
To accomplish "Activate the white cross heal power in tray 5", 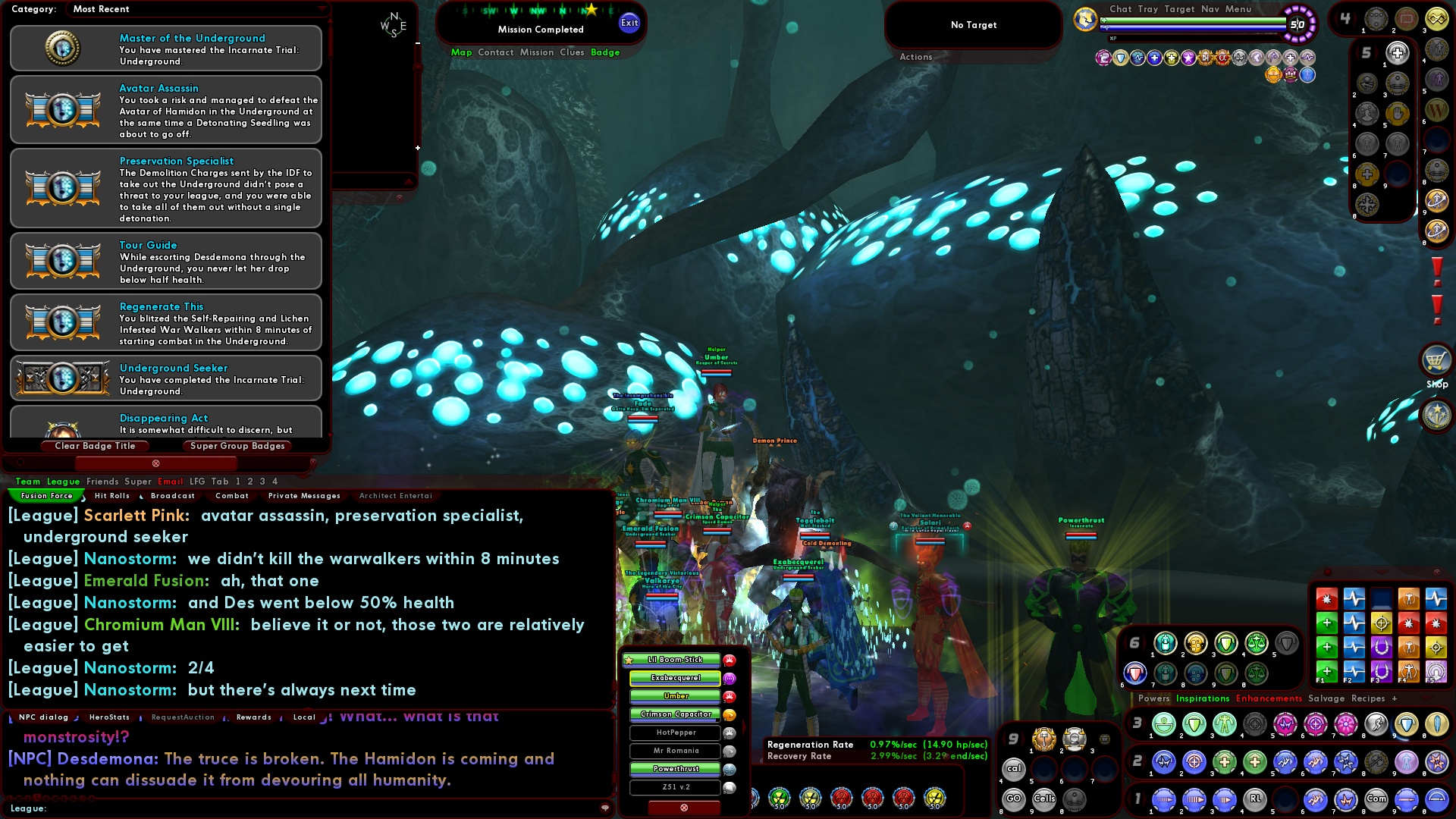I will click(1397, 53).
